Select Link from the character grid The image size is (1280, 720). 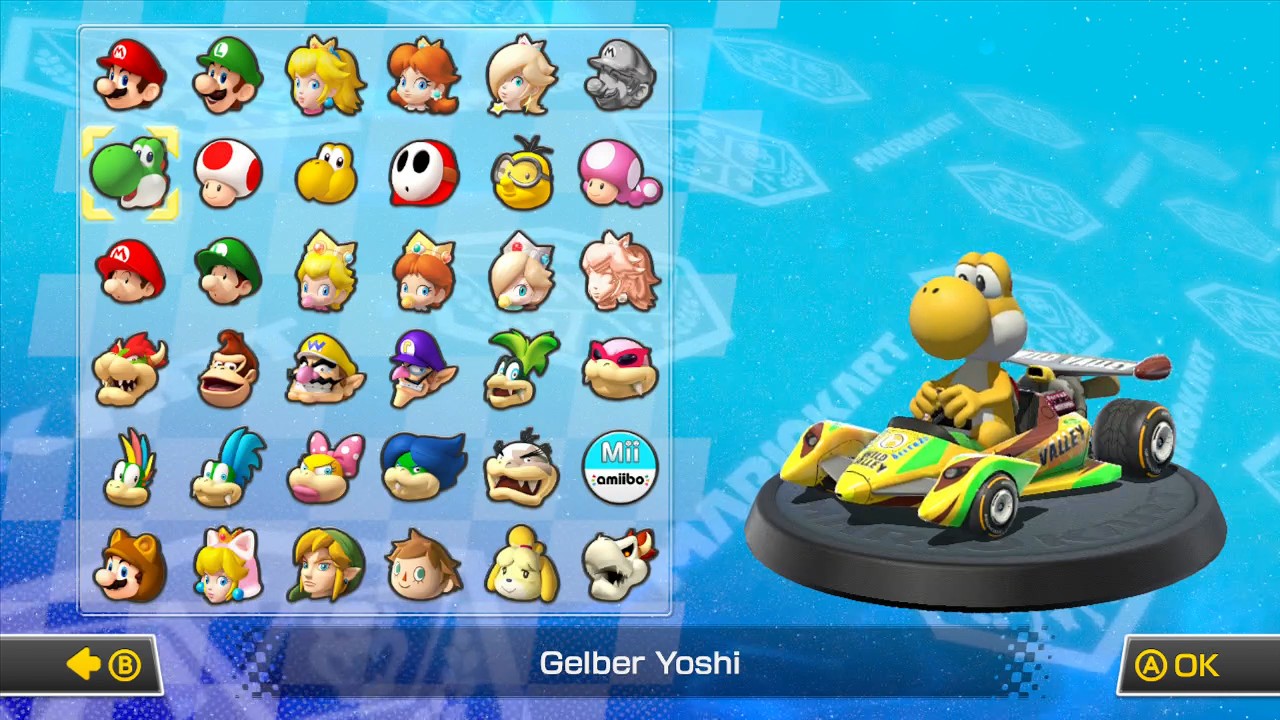(325, 563)
